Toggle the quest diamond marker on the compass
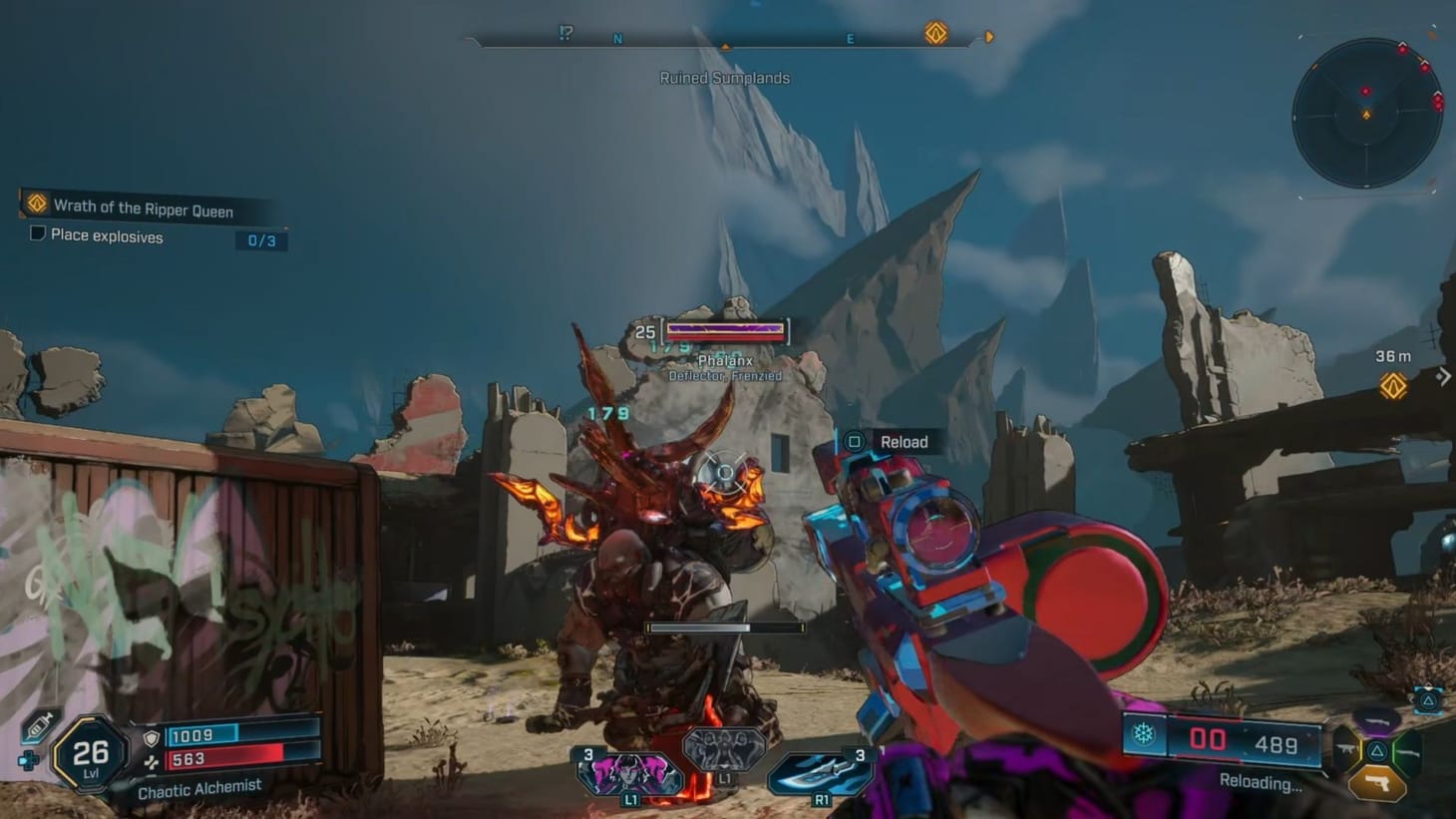 click(933, 35)
